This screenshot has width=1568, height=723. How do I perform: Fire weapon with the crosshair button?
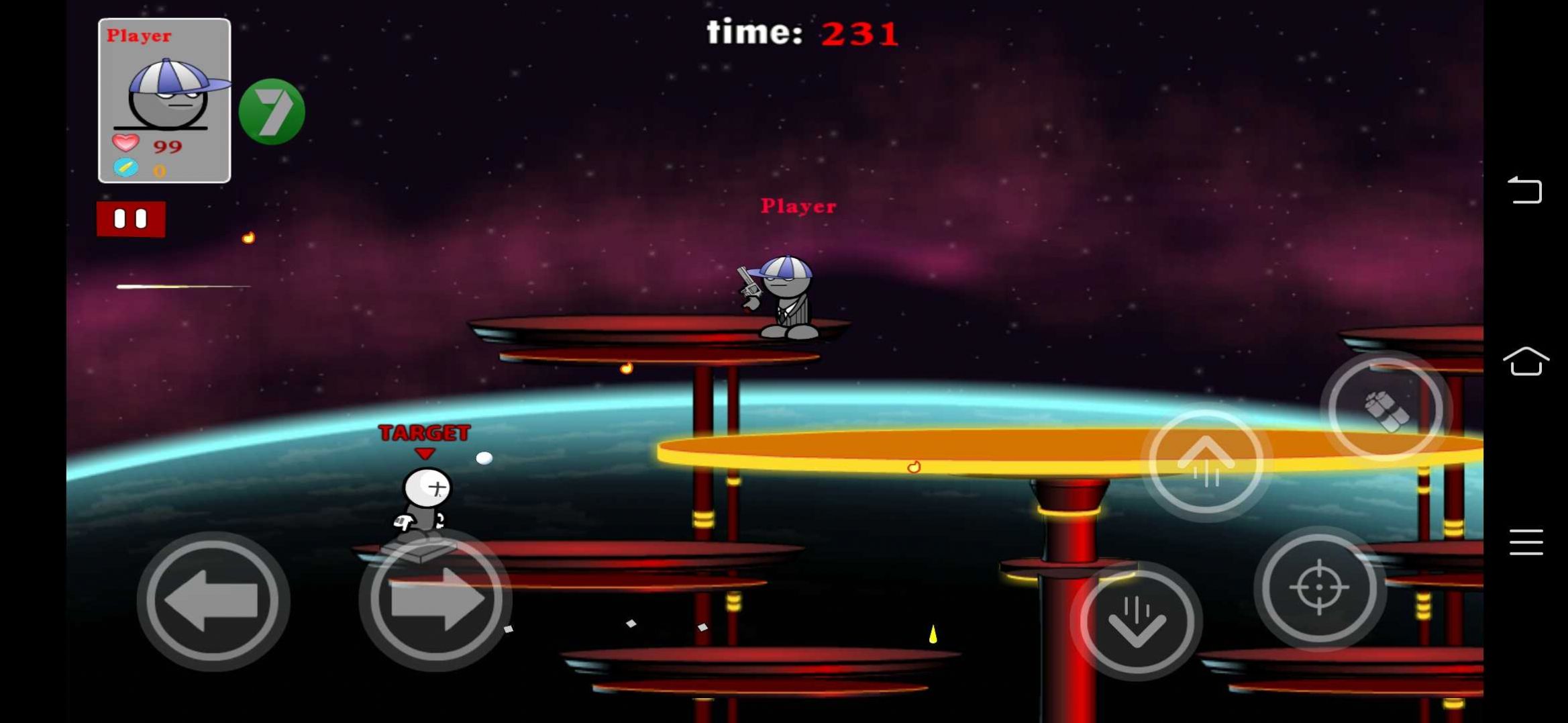[1319, 587]
